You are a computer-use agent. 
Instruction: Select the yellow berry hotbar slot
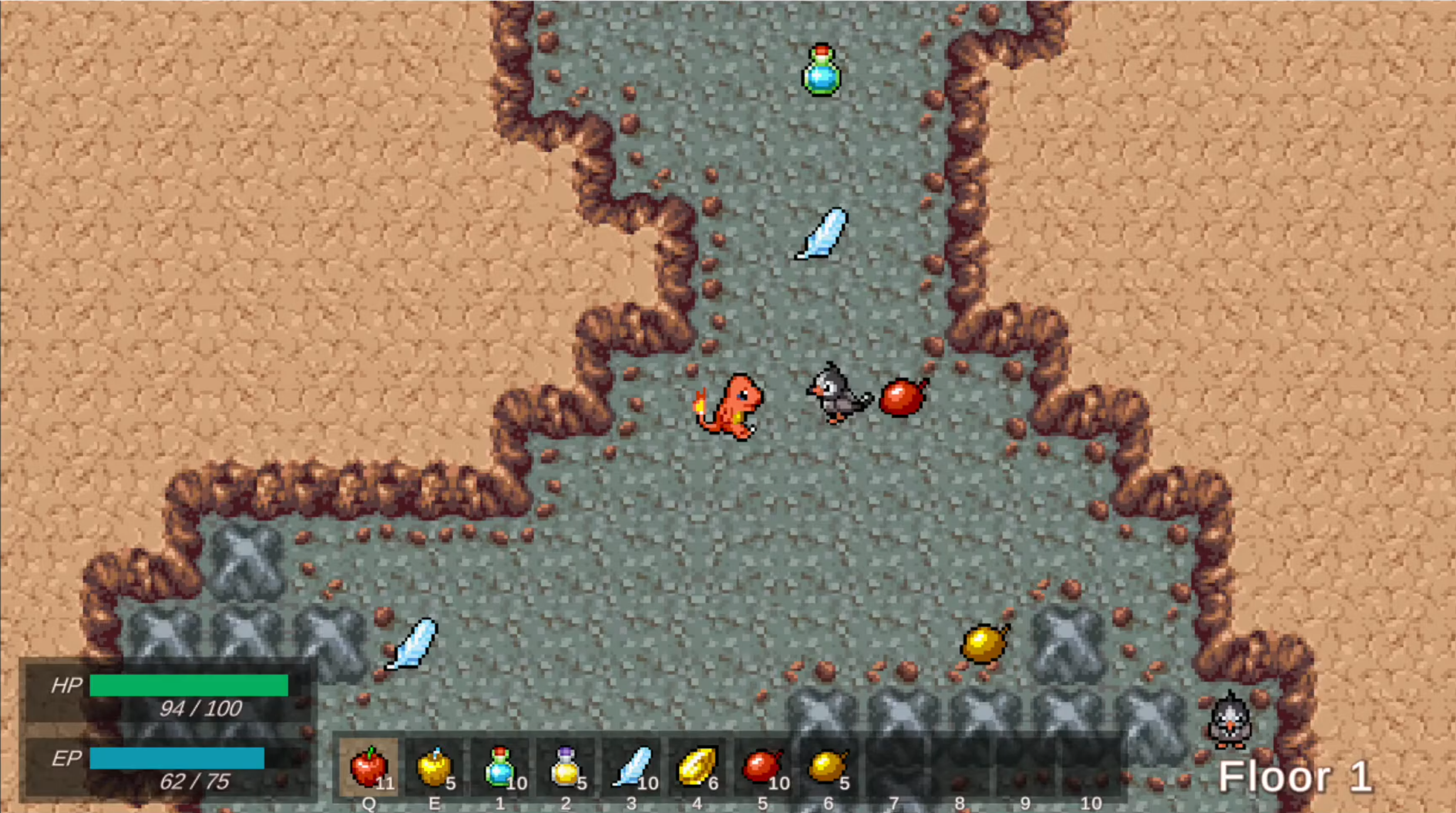pyautogui.click(x=828, y=767)
